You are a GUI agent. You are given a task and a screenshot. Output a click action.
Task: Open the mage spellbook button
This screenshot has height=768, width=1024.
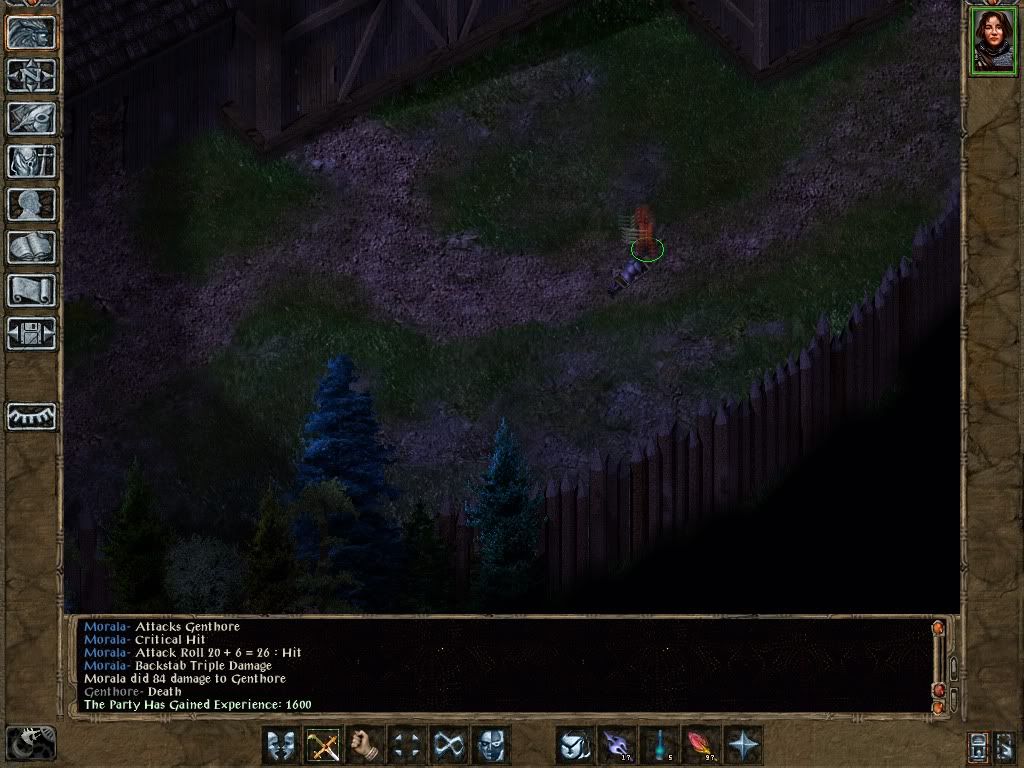click(x=31, y=247)
